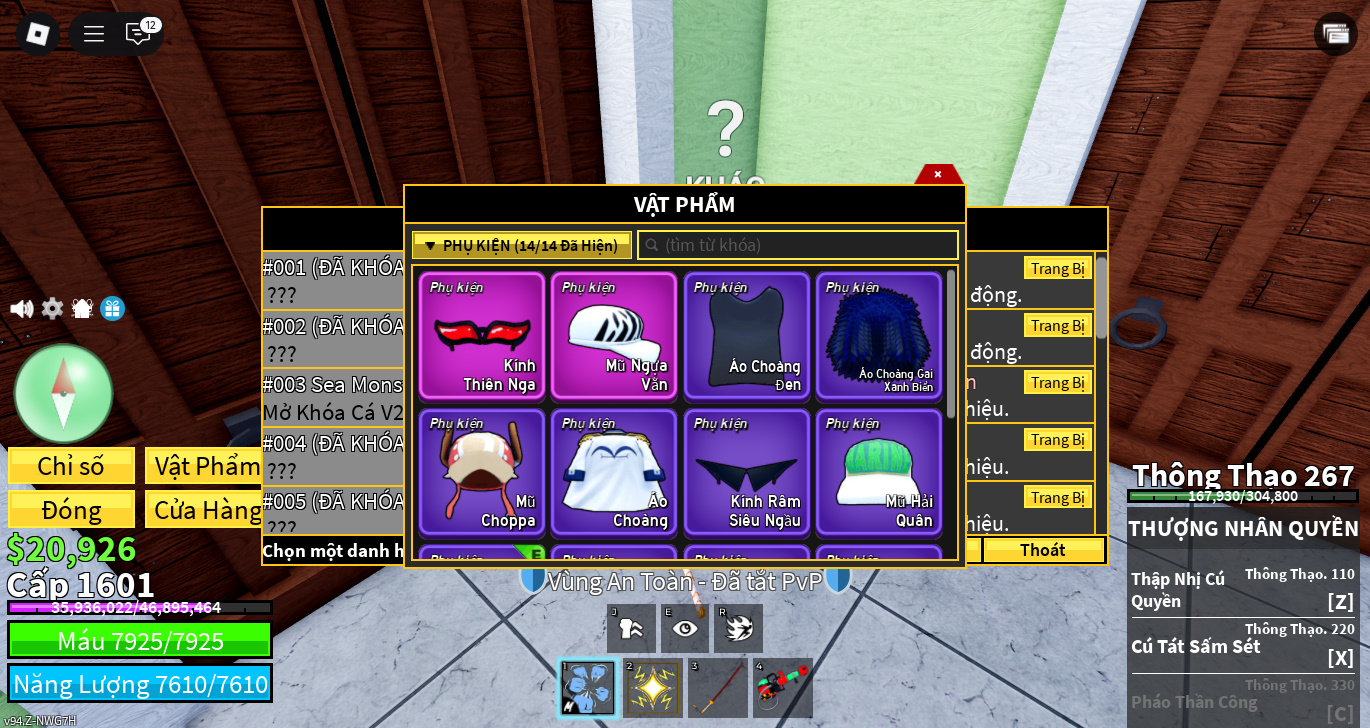Viewport: 1370px width, 728px height.
Task: Open the gear settings icon
Action: [52, 309]
